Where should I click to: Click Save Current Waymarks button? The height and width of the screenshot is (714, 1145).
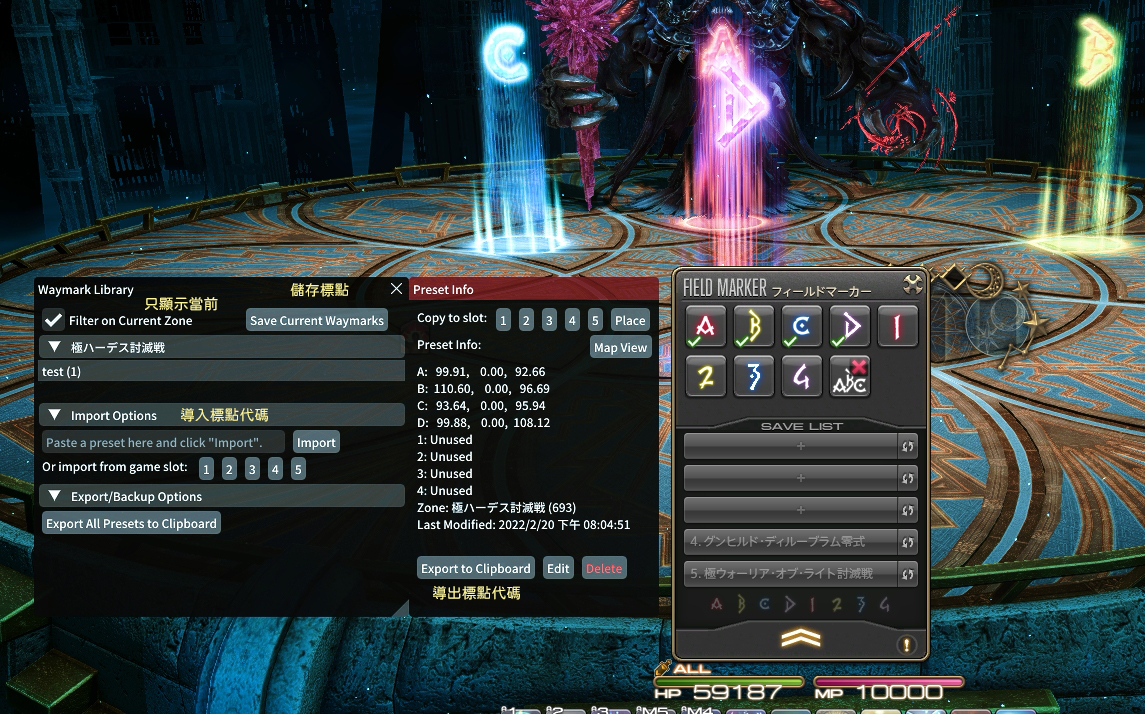click(x=317, y=320)
